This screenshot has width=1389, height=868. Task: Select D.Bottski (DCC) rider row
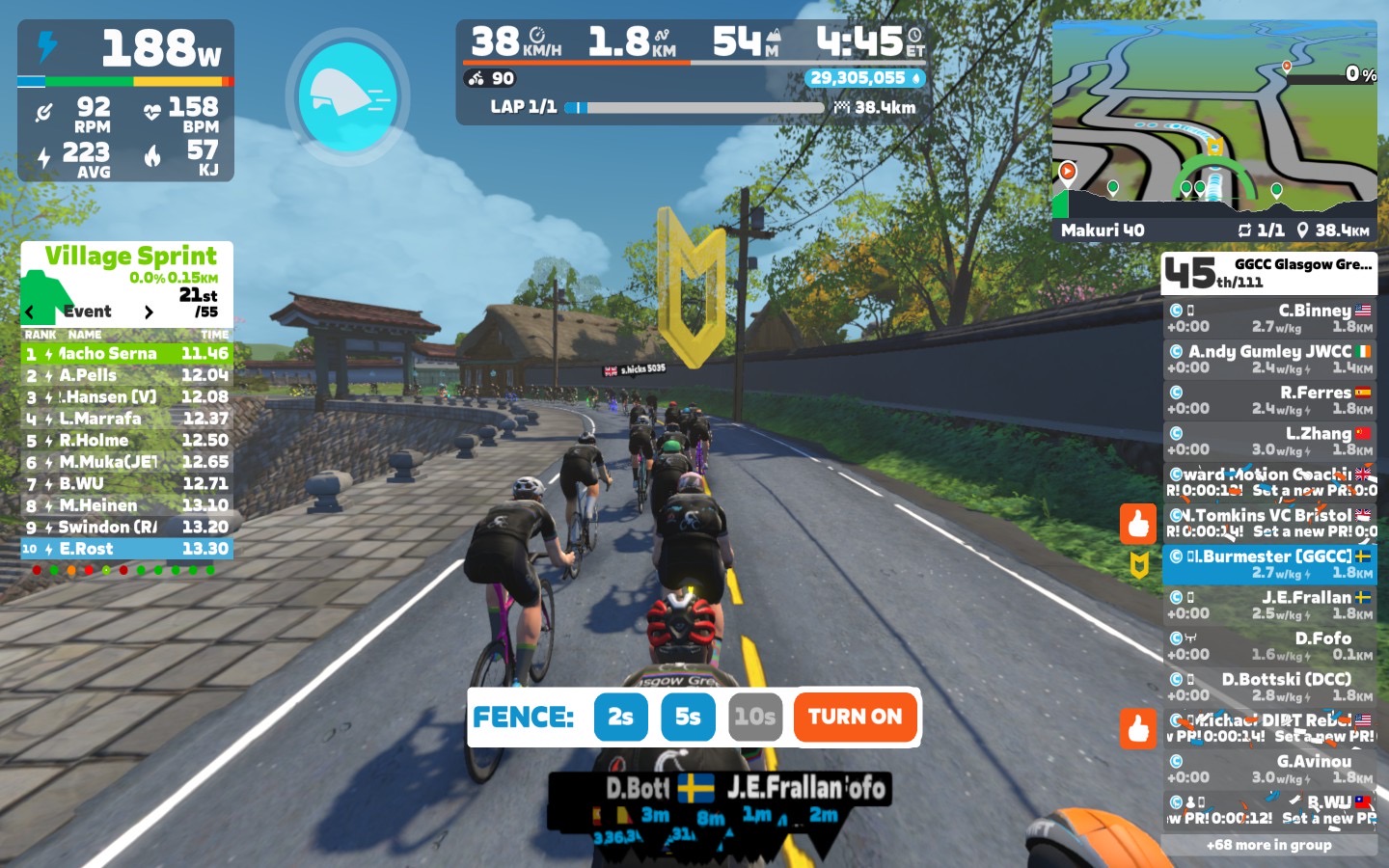coord(1268,687)
